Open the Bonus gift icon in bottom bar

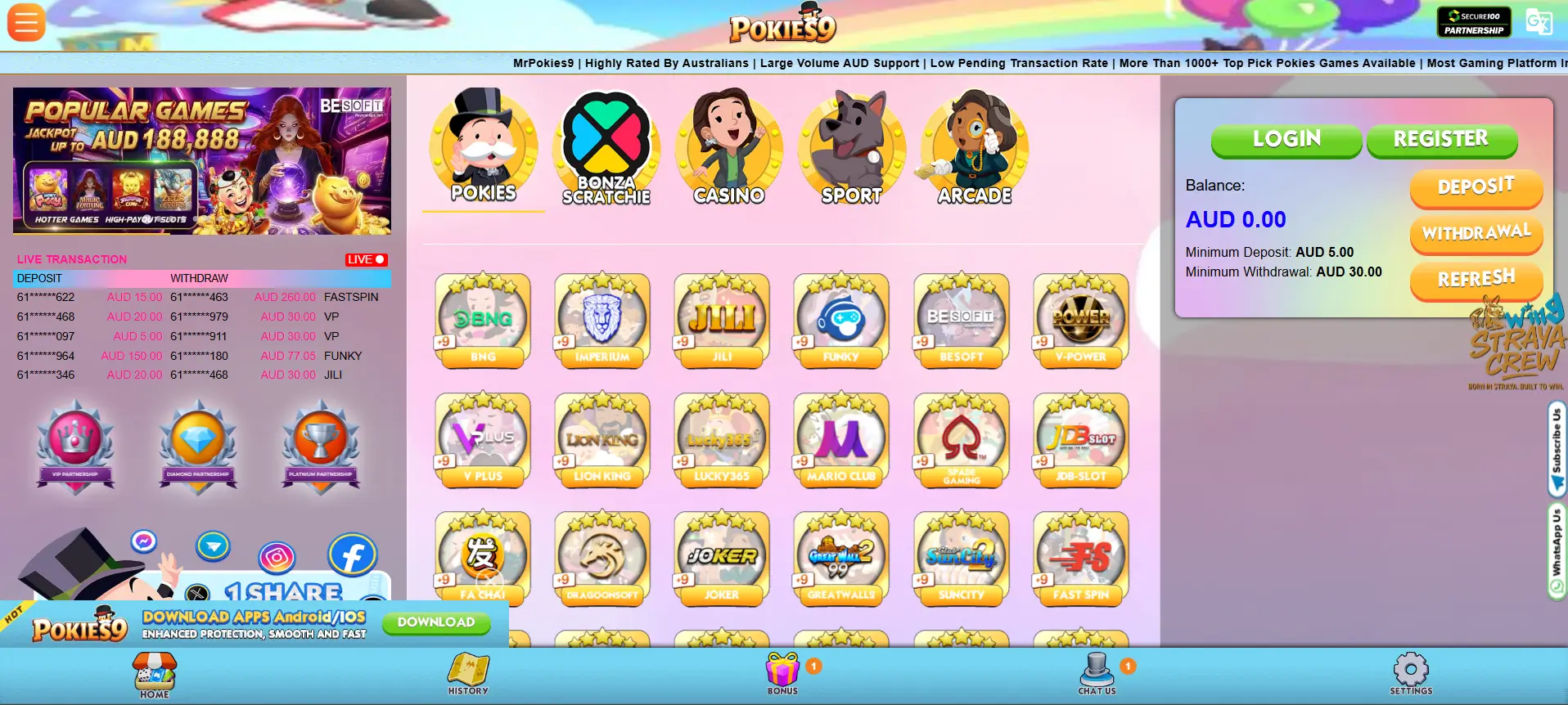(783, 671)
